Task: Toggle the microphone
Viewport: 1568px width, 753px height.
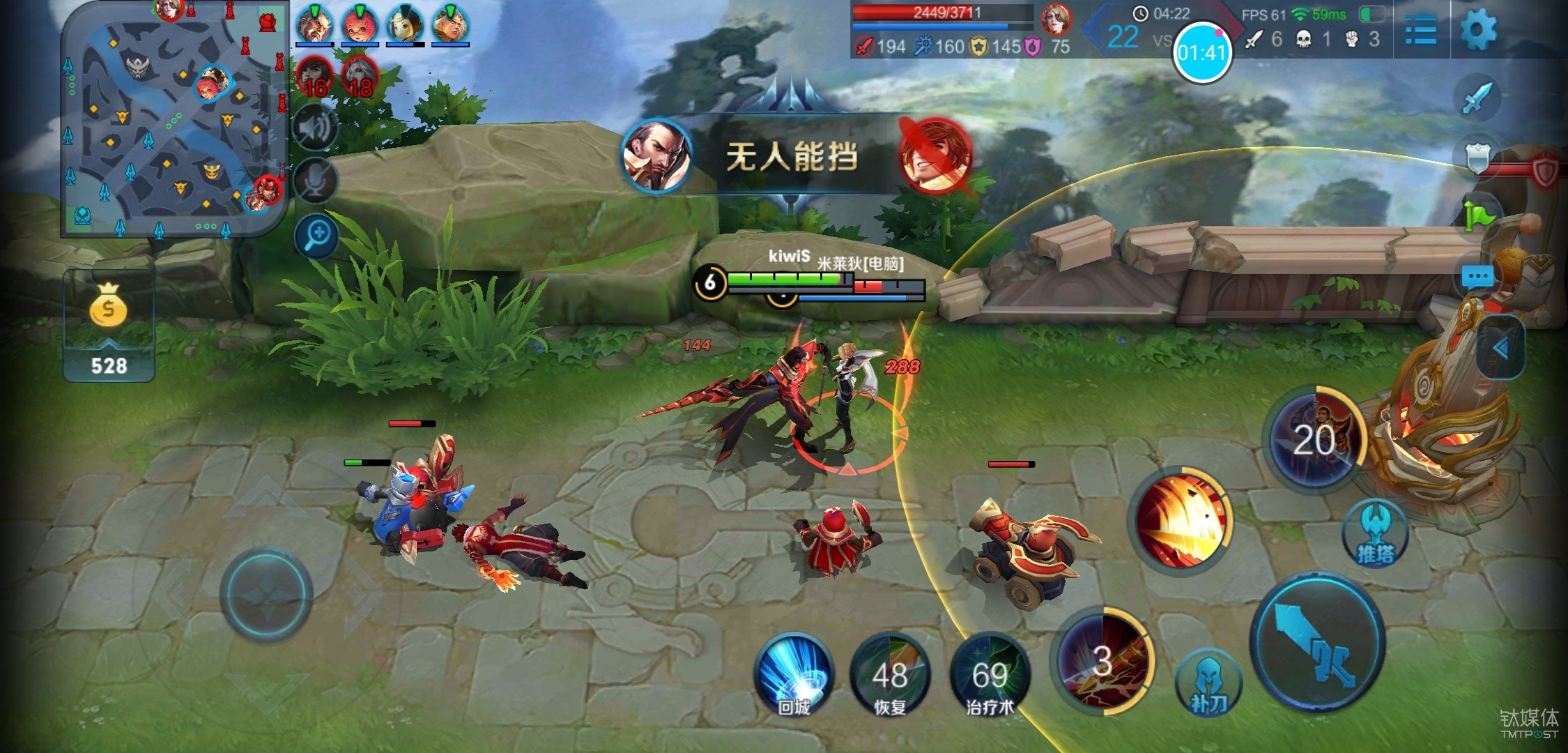Action: [x=316, y=181]
